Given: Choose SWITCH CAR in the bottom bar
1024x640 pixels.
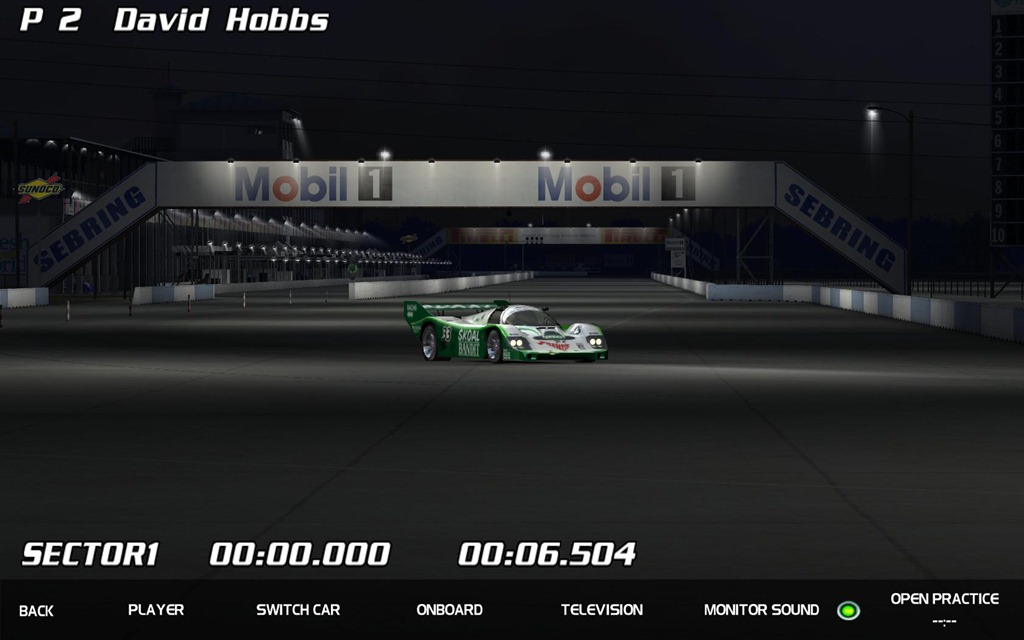Looking at the screenshot, I should click(x=298, y=609).
